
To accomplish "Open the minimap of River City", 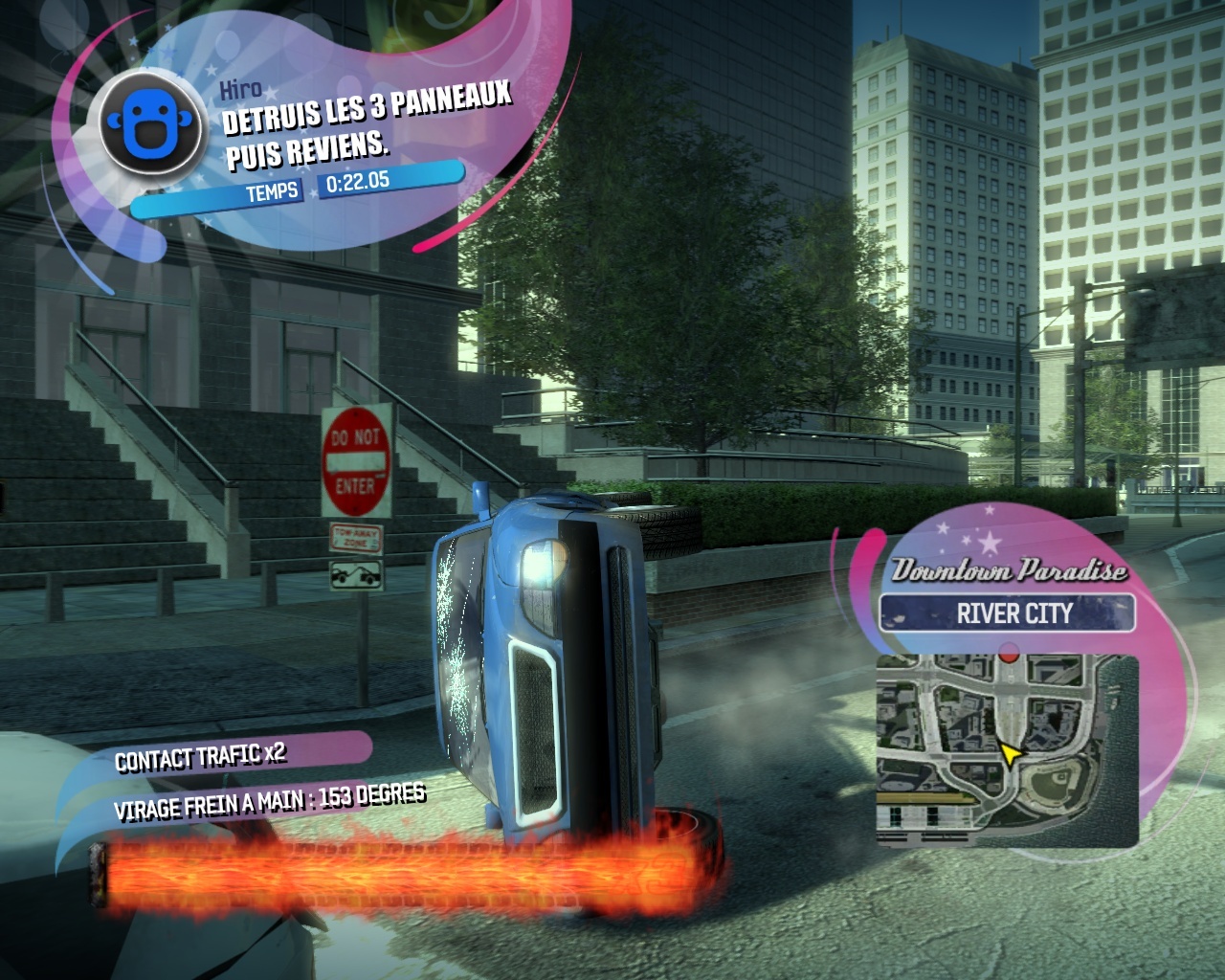I will point(1005,751).
